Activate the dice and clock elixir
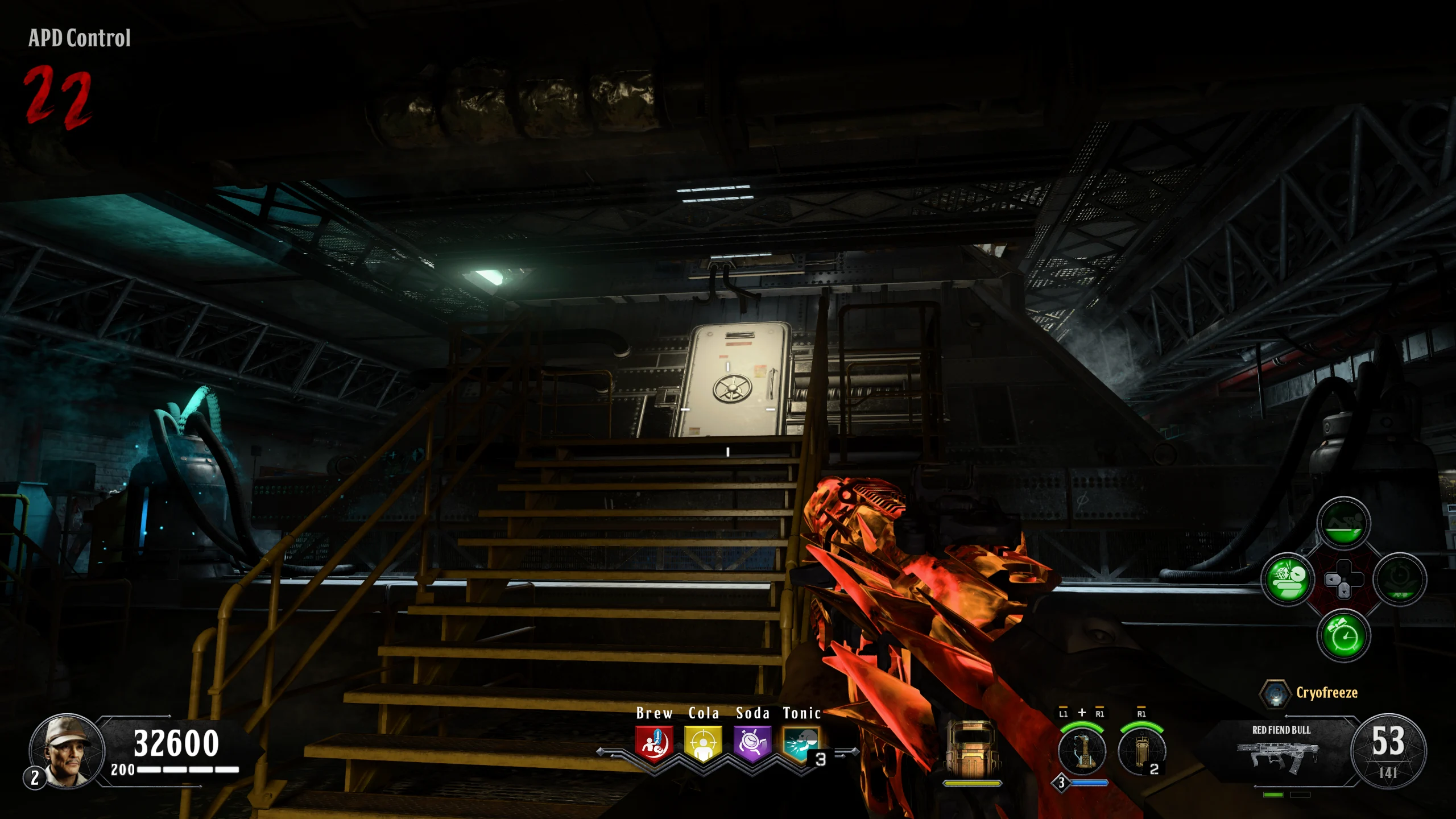This screenshot has height=819, width=1456. [1288, 580]
